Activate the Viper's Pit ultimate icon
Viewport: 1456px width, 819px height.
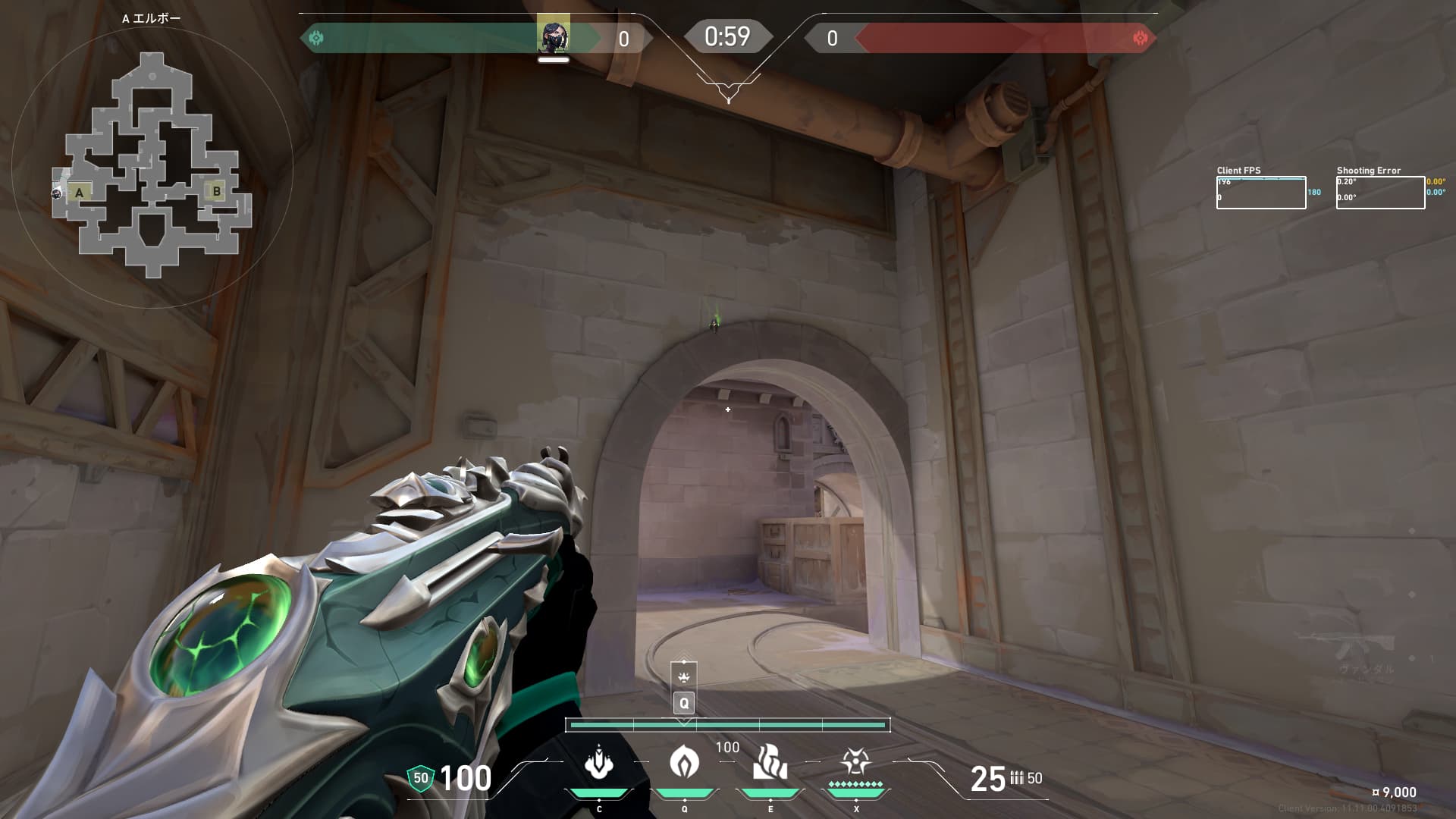[855, 761]
